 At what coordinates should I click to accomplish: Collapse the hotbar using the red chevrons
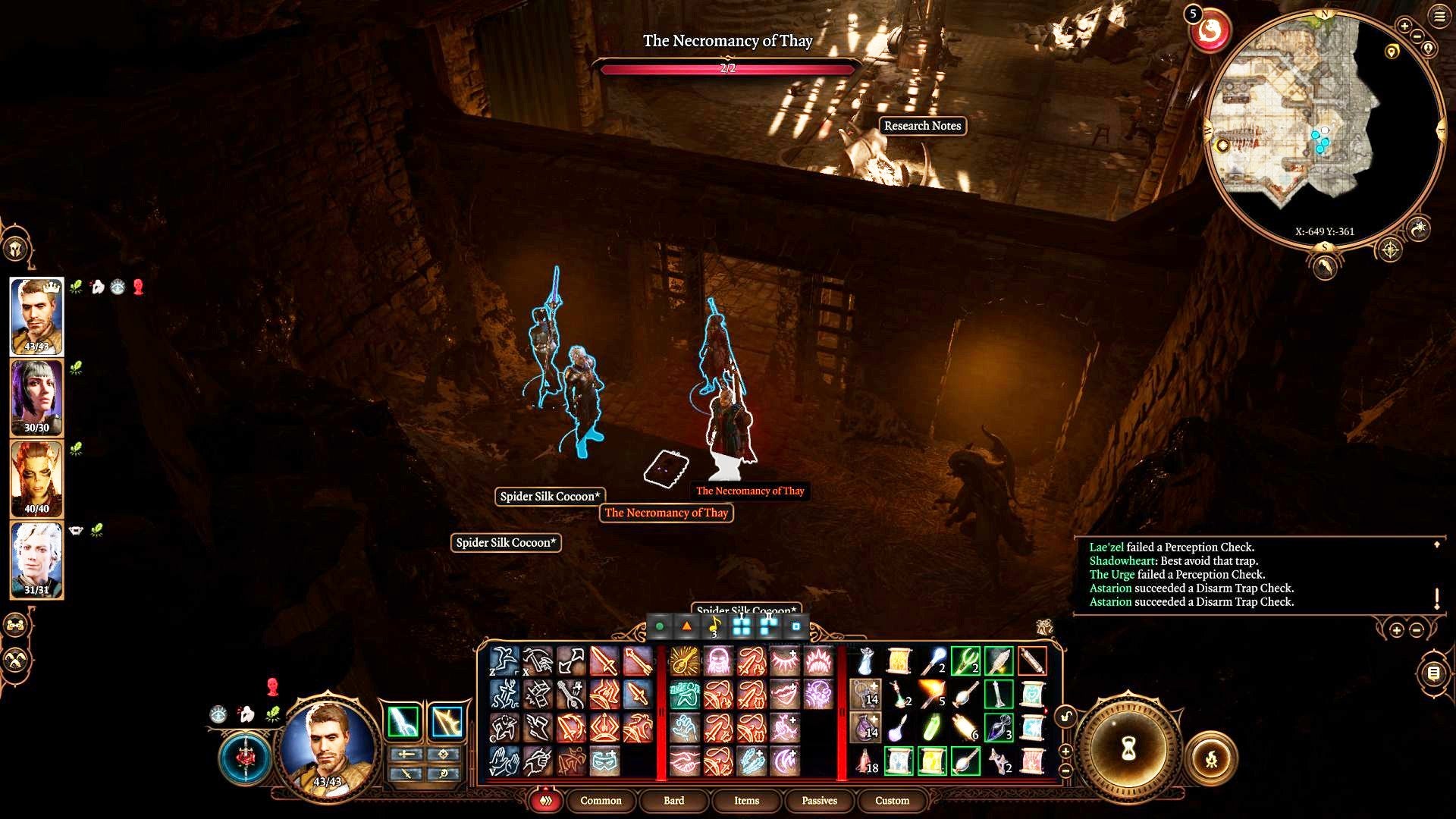point(544,800)
